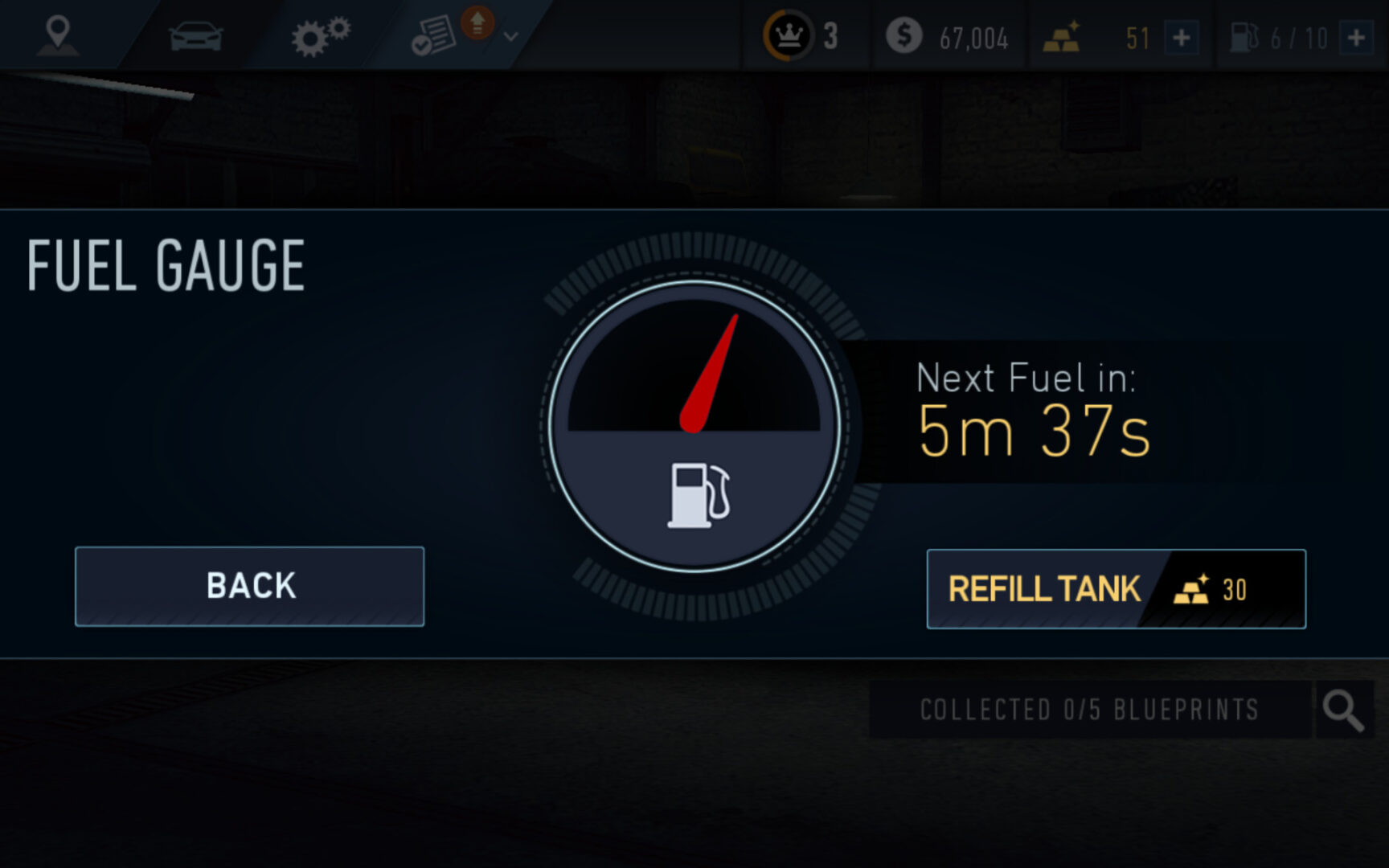The width and height of the screenshot is (1389, 868).
Task: Open the settings gear icon
Action: pos(320,34)
